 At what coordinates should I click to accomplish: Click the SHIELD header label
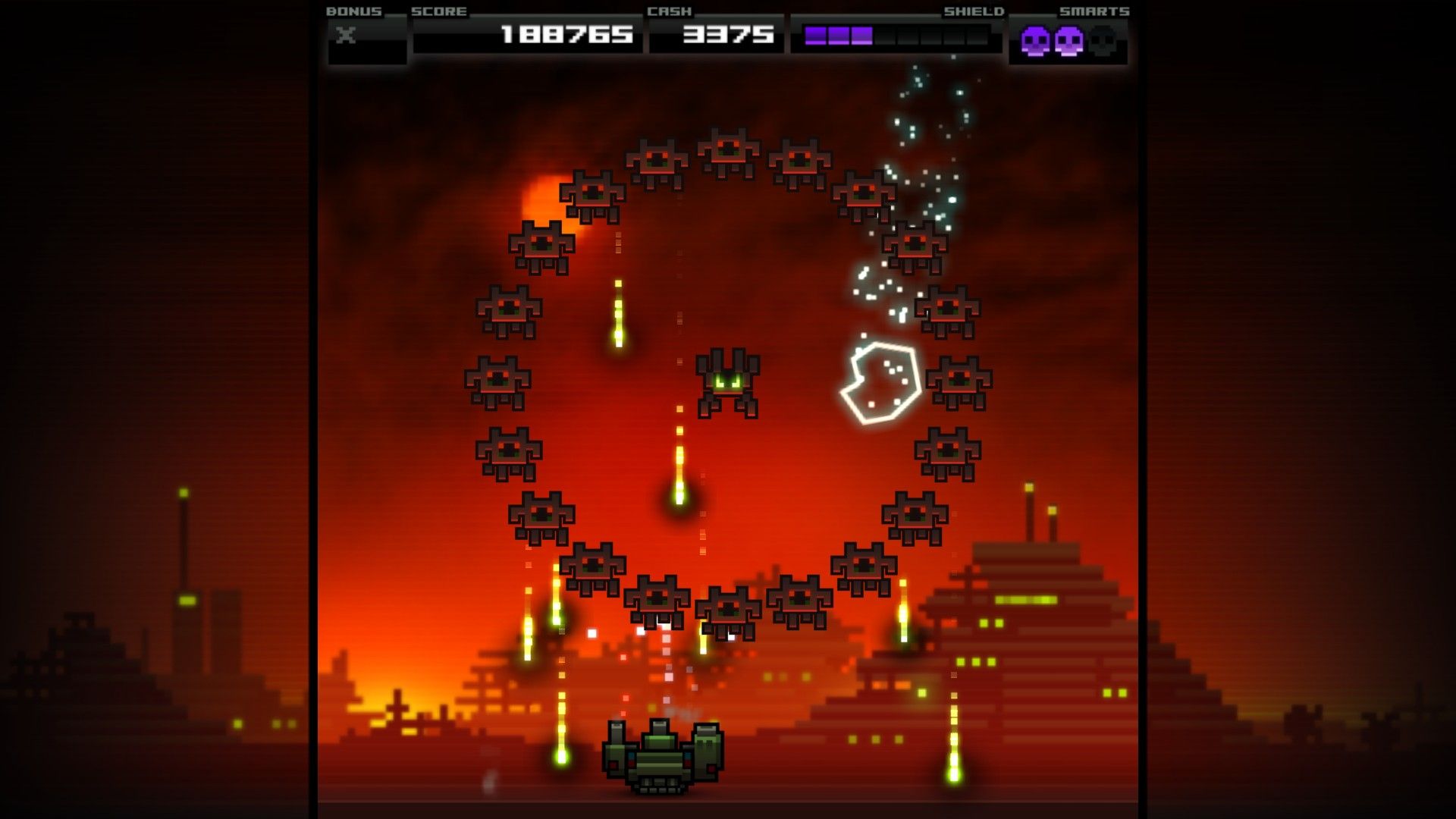(973, 11)
